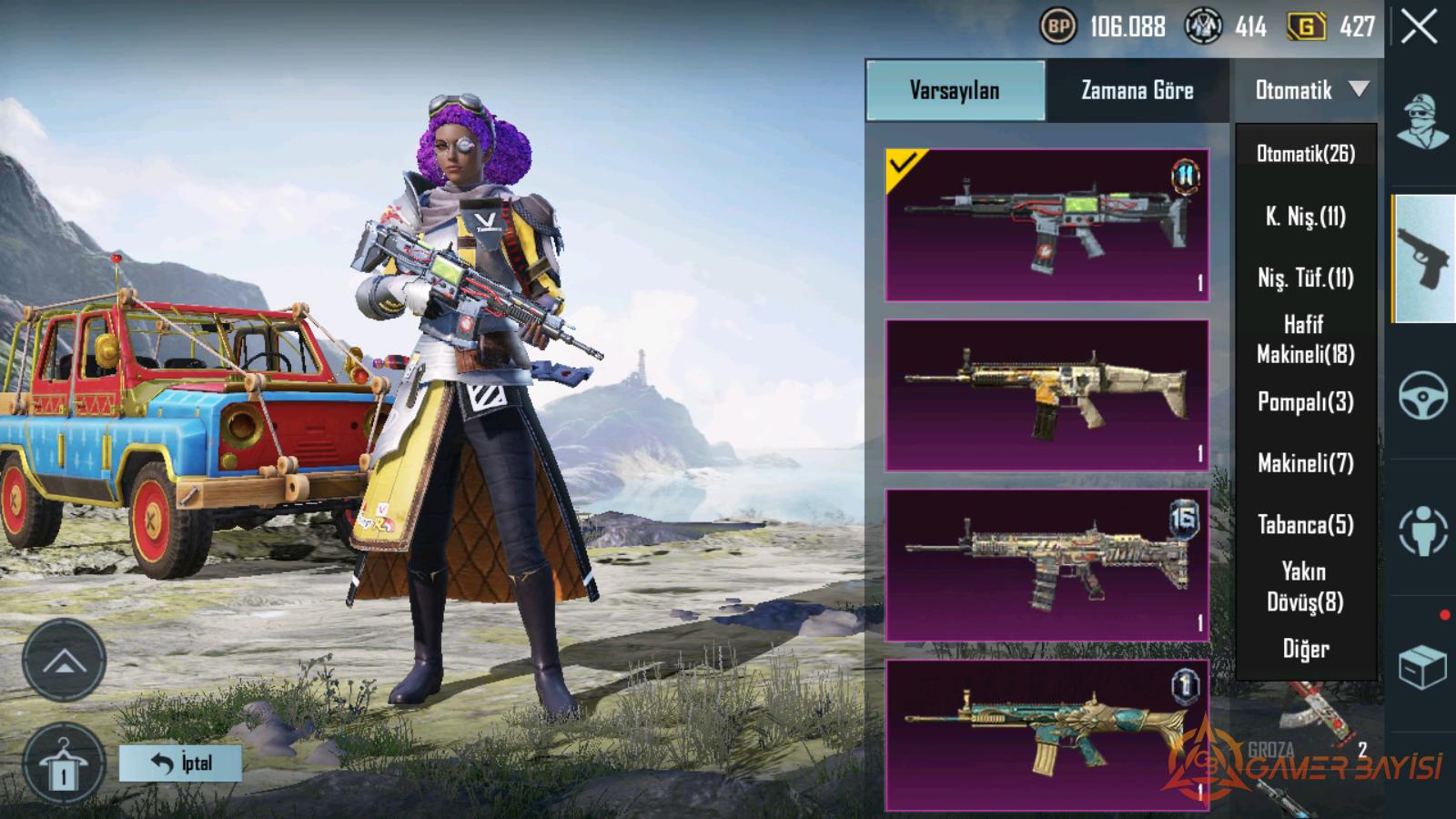The height and width of the screenshot is (819, 1456).
Task: Show the Pompalı(3) shotgun skins
Action: (x=1306, y=401)
